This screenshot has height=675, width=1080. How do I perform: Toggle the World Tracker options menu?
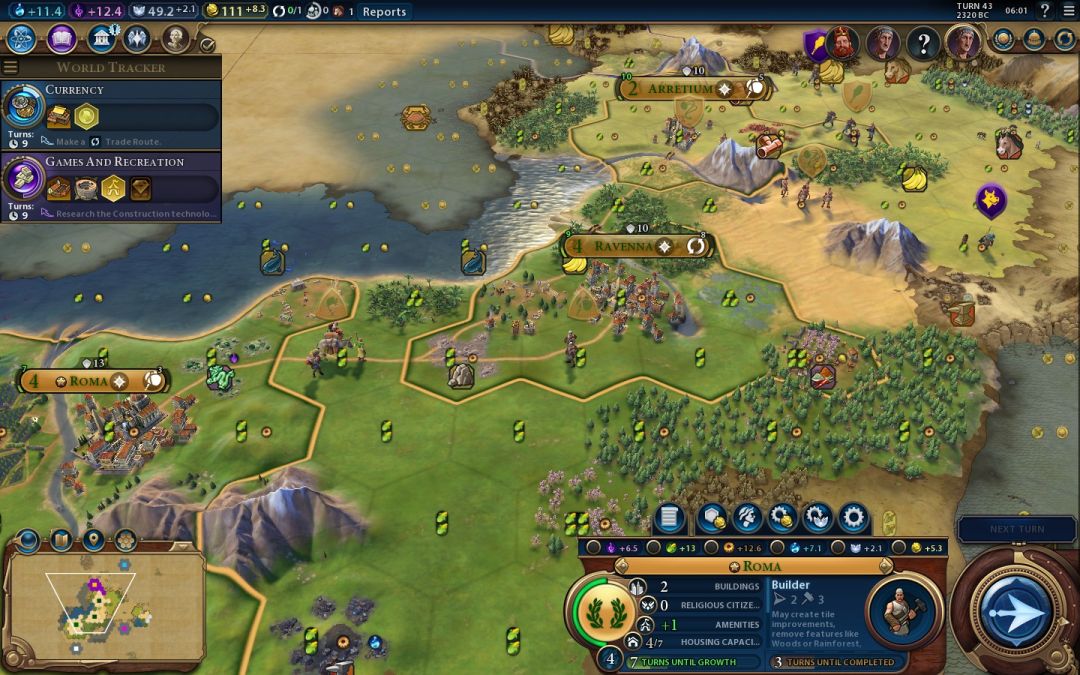(x=11, y=67)
